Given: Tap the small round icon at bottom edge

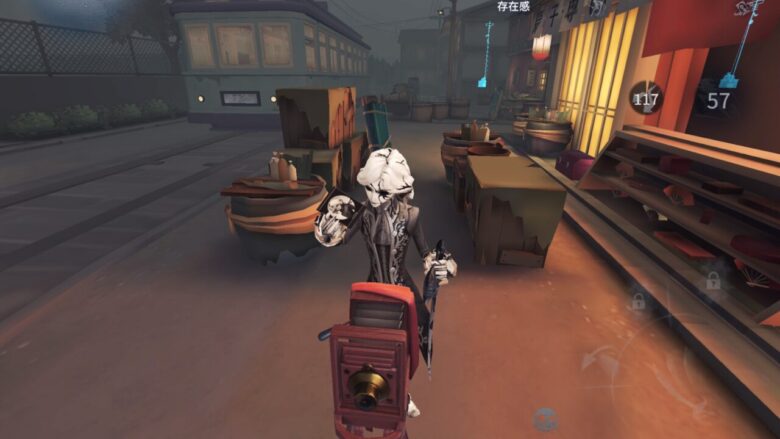Looking at the screenshot, I should tap(545, 419).
